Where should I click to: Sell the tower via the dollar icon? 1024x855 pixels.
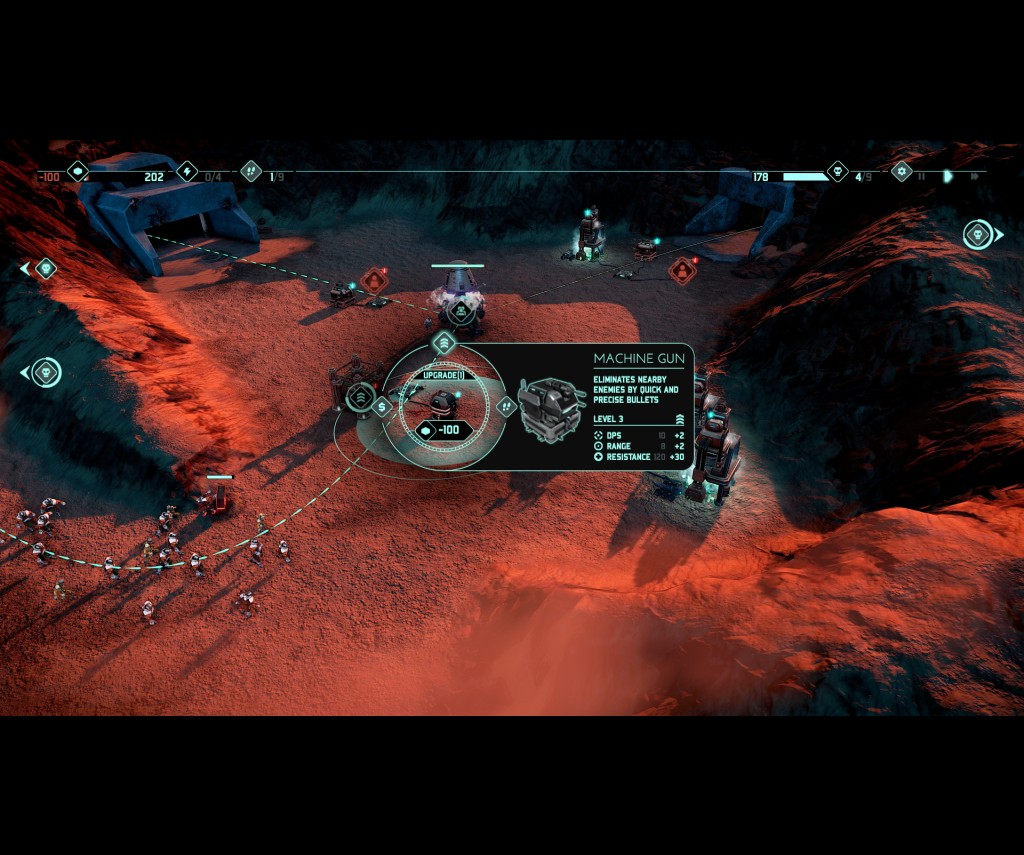click(x=381, y=406)
